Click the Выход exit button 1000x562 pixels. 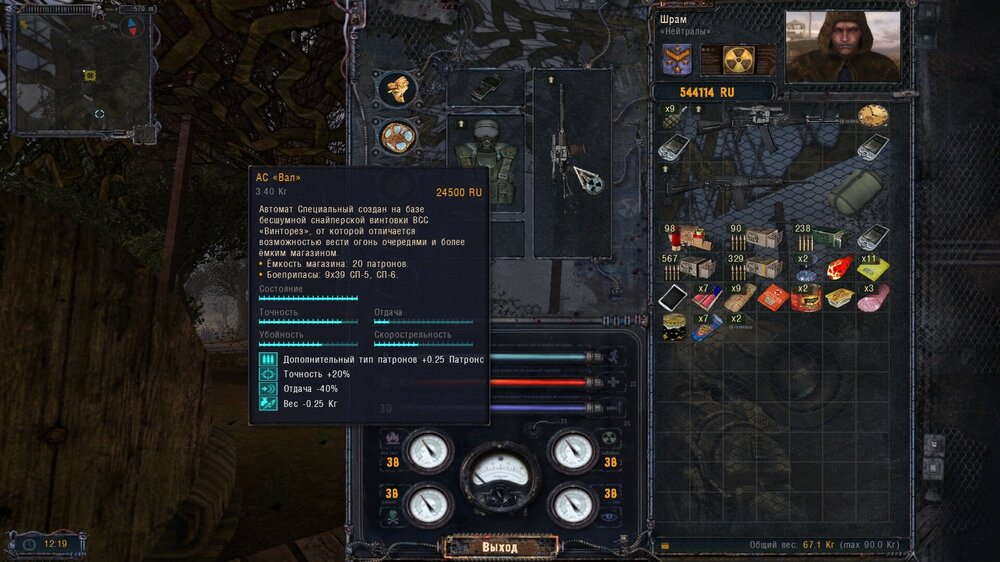500,547
